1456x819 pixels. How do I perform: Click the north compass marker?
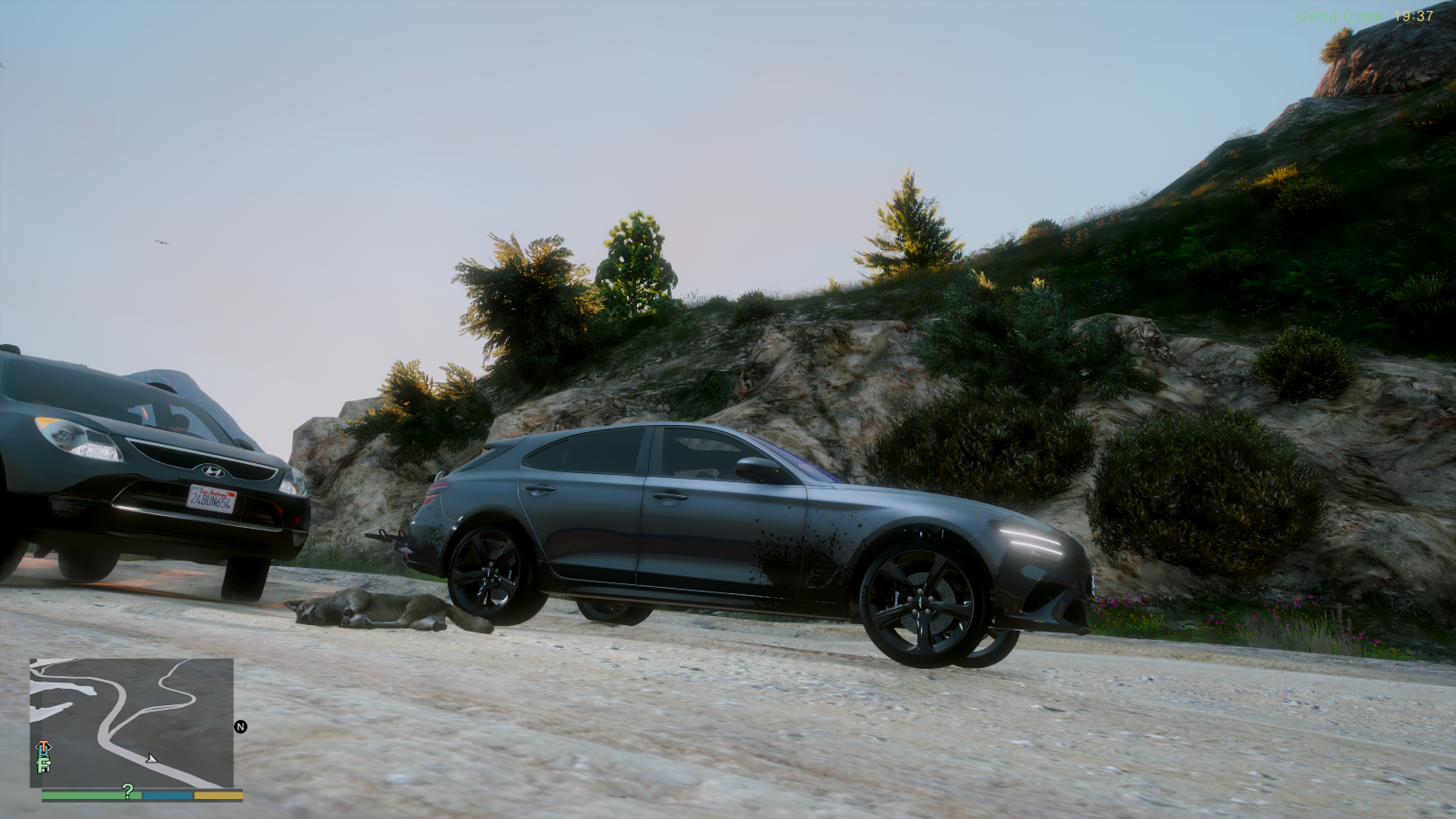pos(240,726)
